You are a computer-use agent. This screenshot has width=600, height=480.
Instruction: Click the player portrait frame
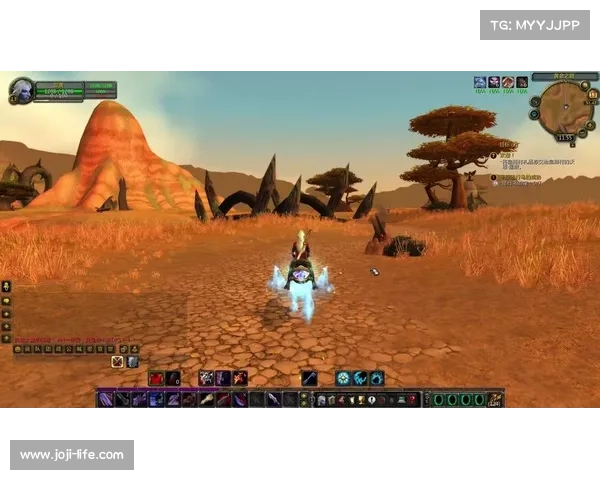pyautogui.click(x=21, y=90)
